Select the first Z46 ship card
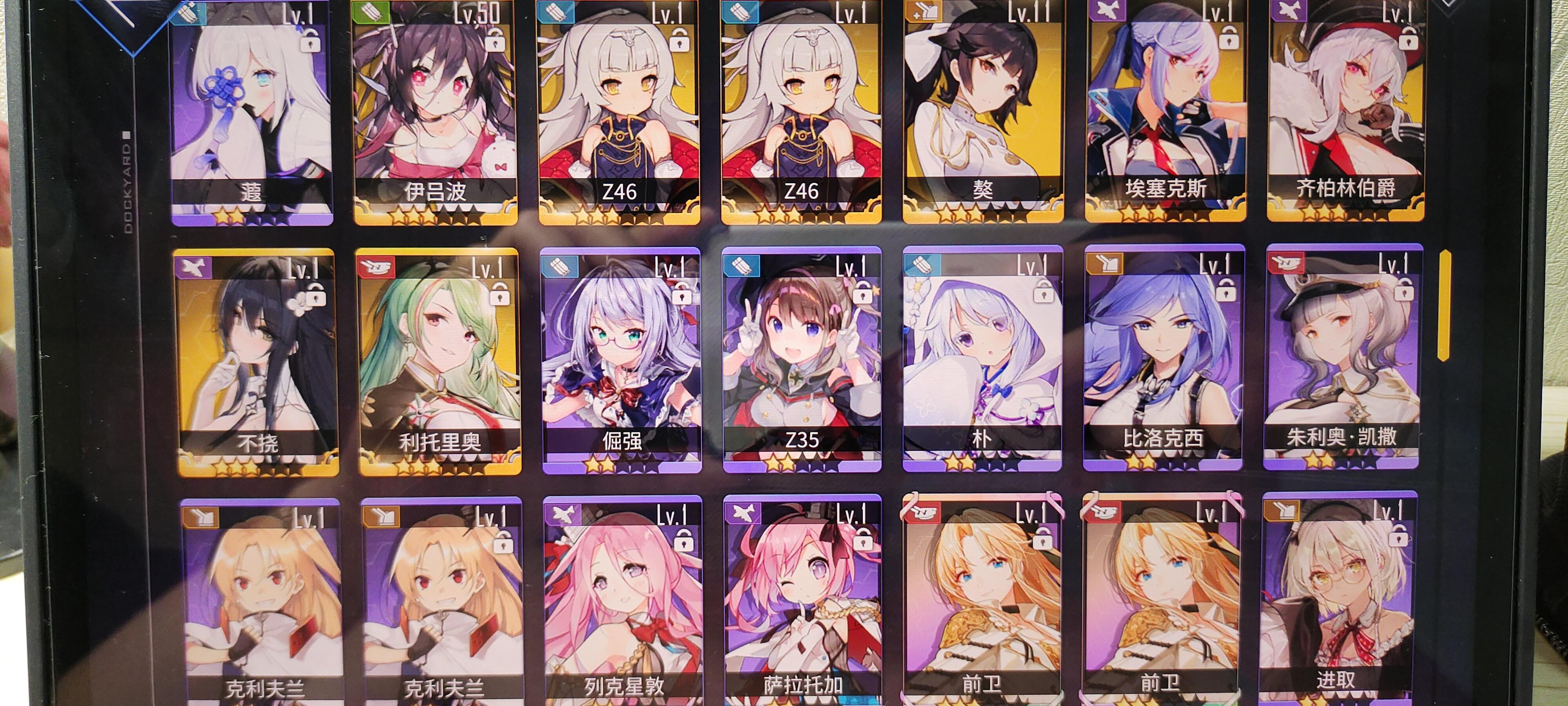 tap(618, 110)
